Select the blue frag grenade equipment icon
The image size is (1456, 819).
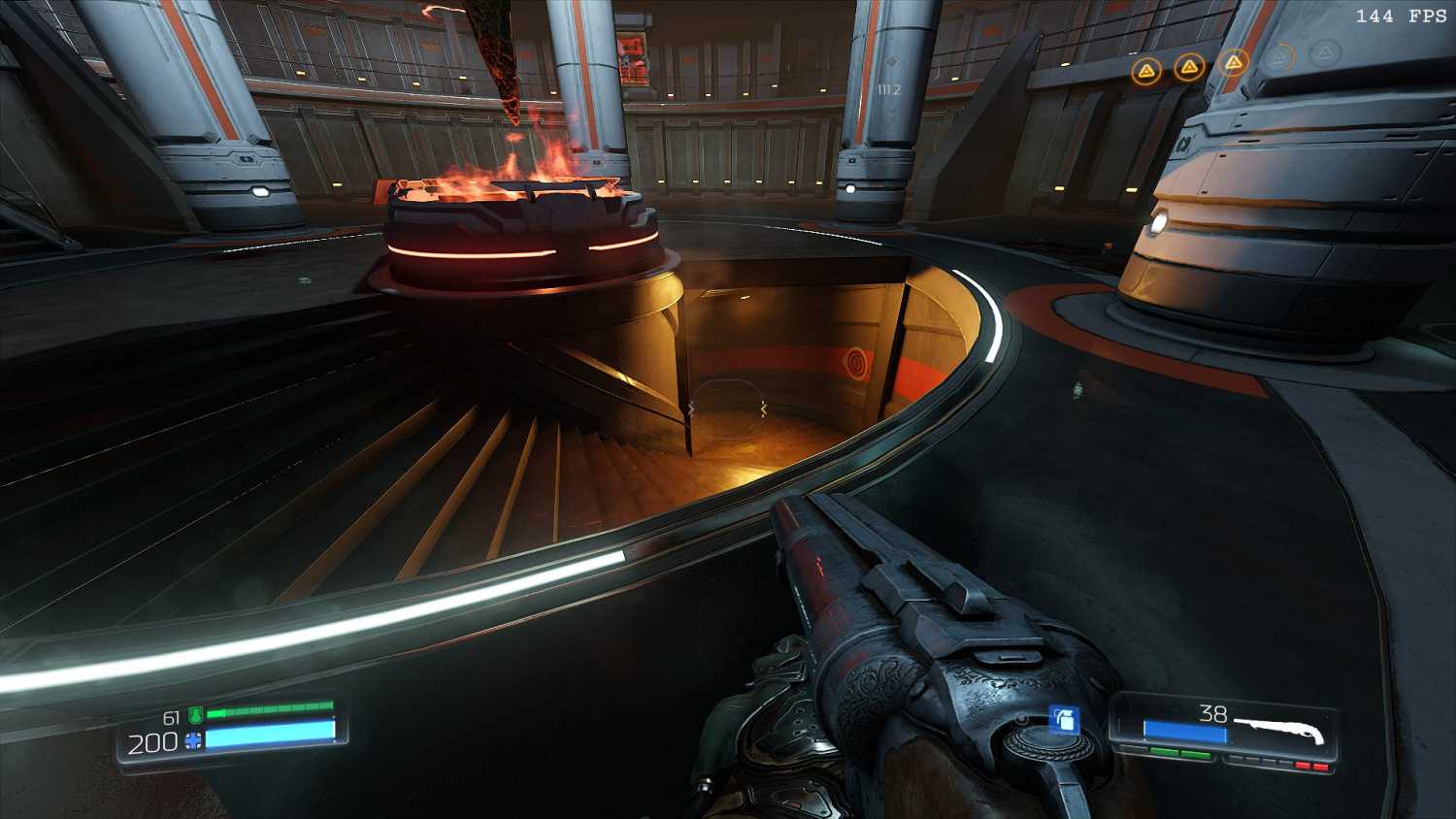click(1065, 720)
